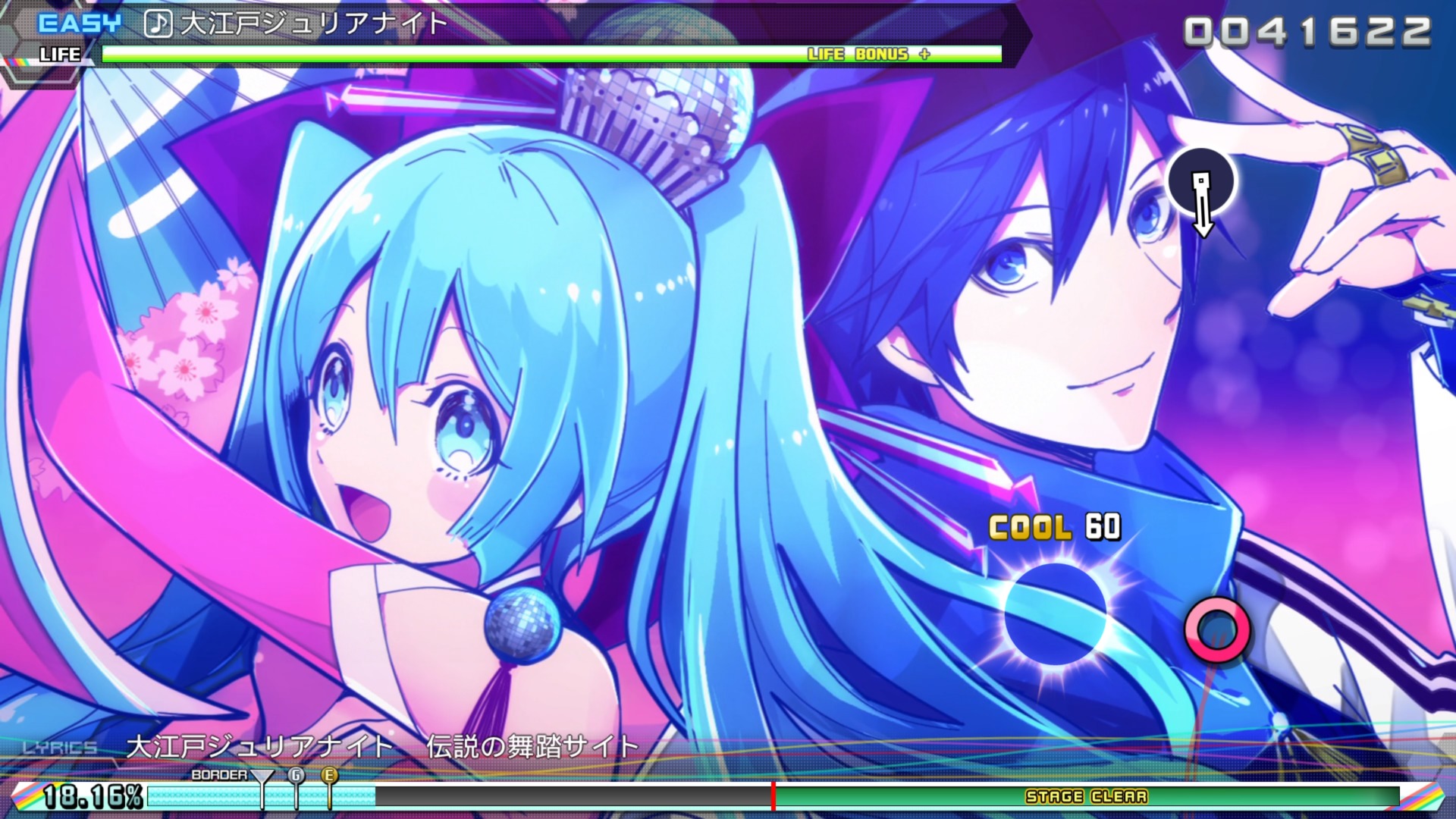1456x819 pixels.
Task: Click the BORDER marker flag
Action: (x=261, y=777)
